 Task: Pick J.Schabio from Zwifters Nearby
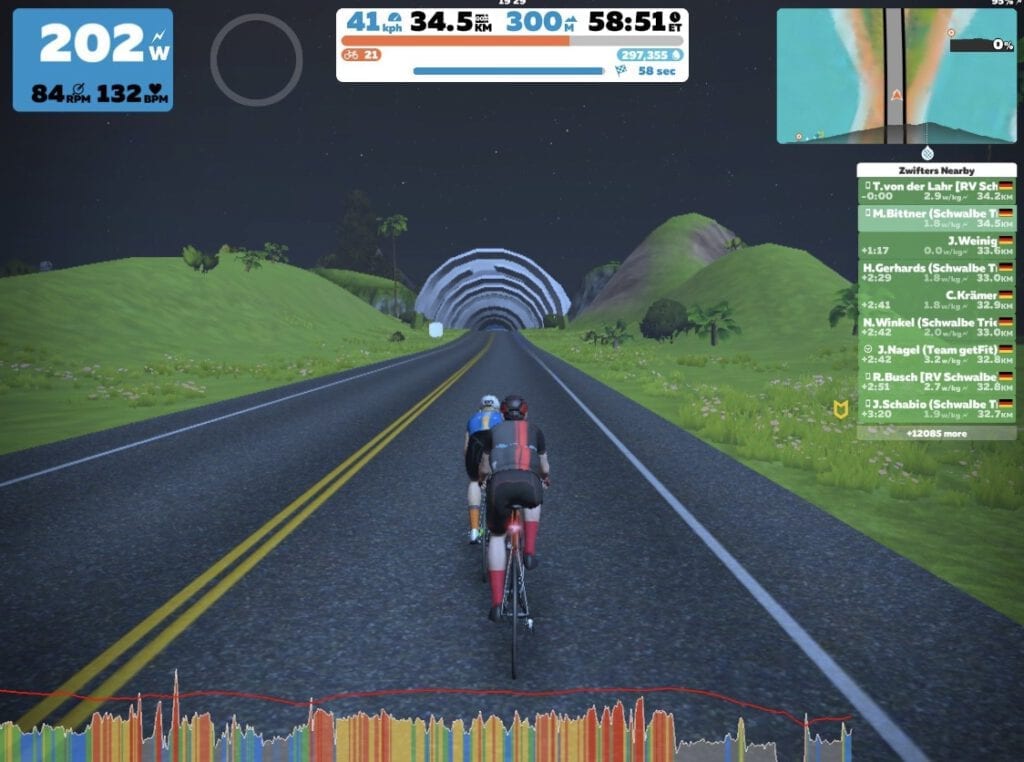[936, 409]
